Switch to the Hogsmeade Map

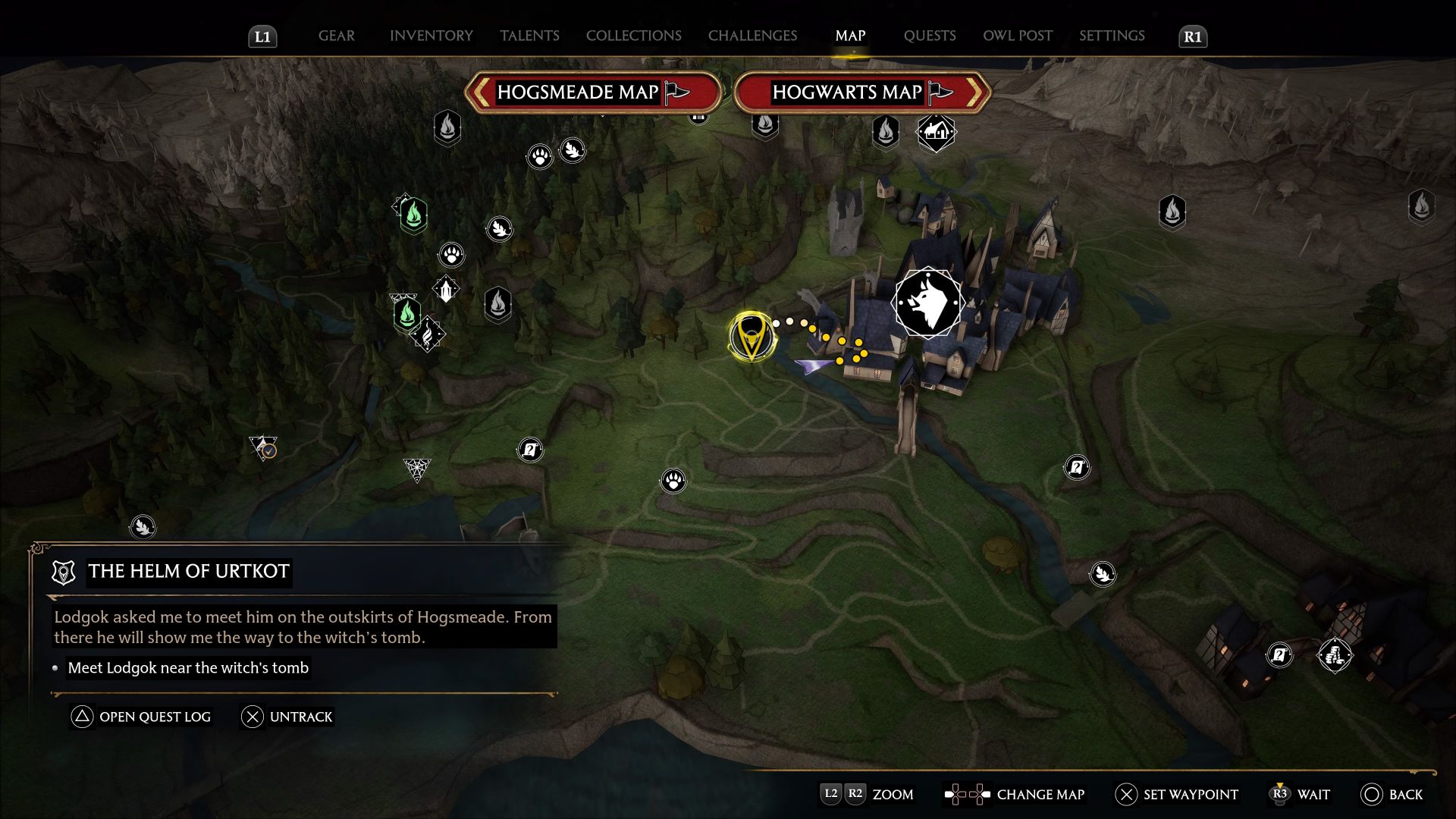point(592,93)
